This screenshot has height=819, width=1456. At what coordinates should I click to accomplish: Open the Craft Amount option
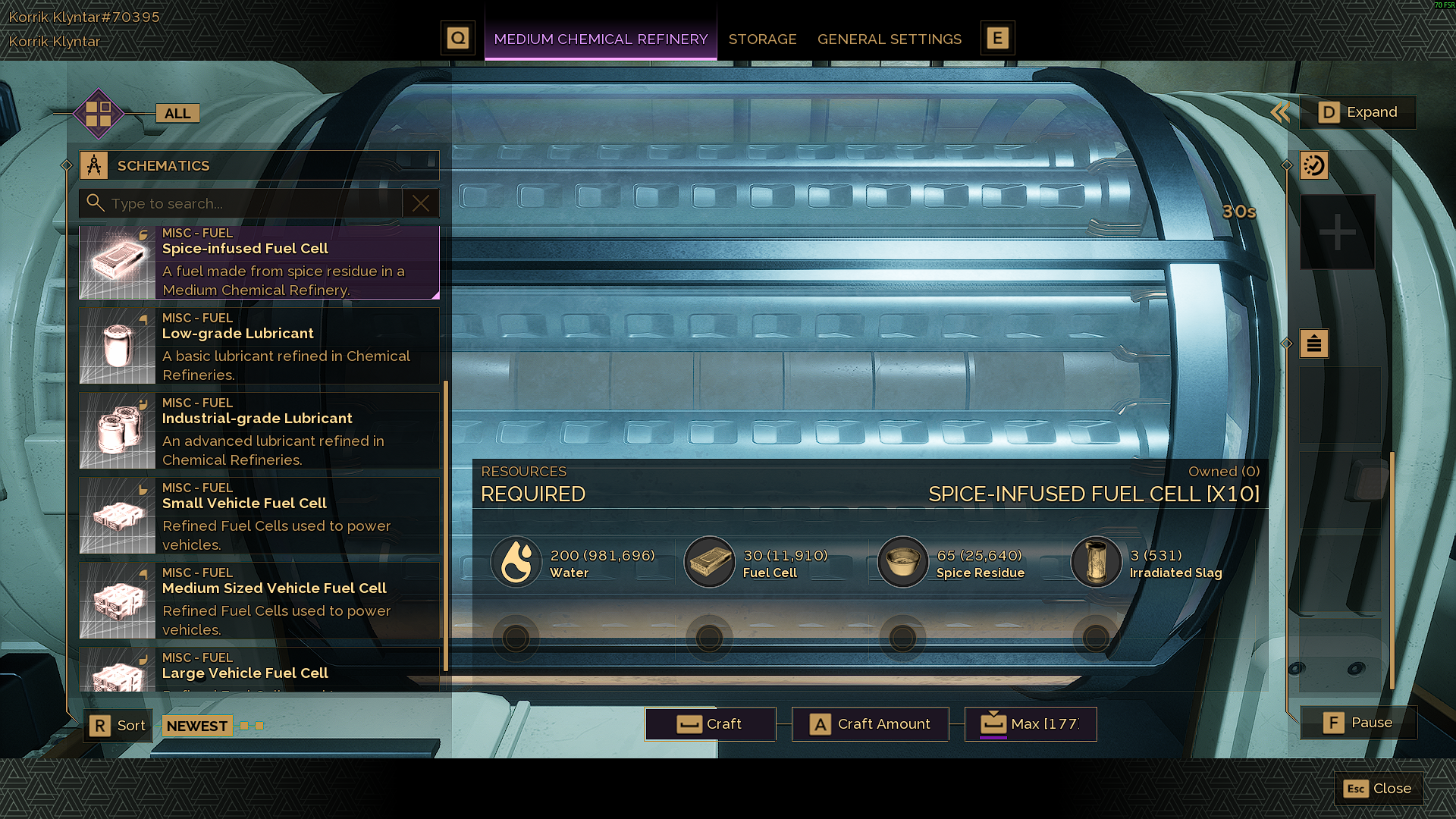[x=870, y=724]
